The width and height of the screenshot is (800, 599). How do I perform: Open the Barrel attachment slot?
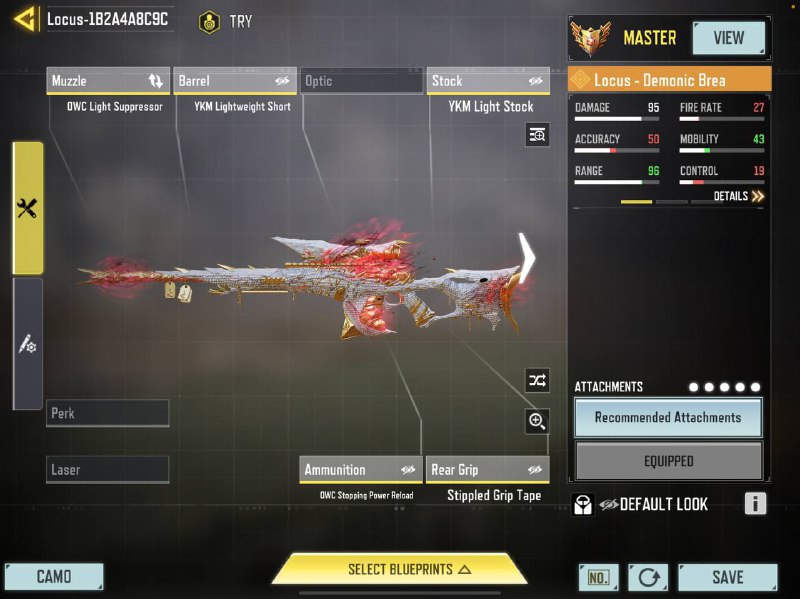coord(234,81)
